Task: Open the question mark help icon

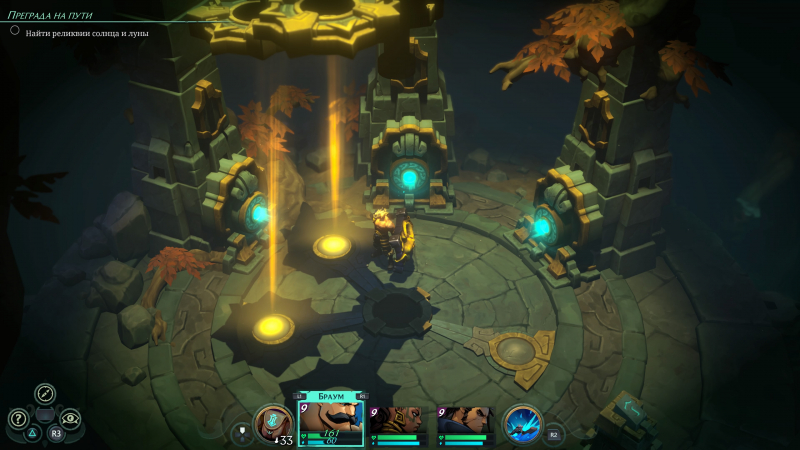Action: tap(18, 418)
